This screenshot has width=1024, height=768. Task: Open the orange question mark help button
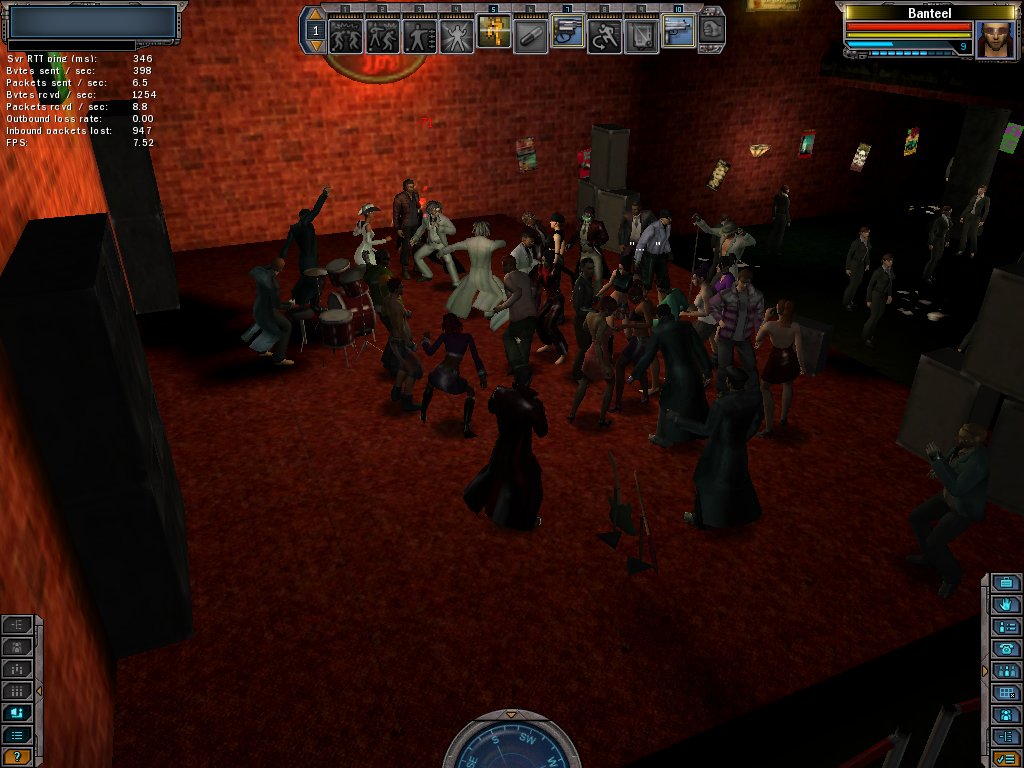(x=17, y=756)
